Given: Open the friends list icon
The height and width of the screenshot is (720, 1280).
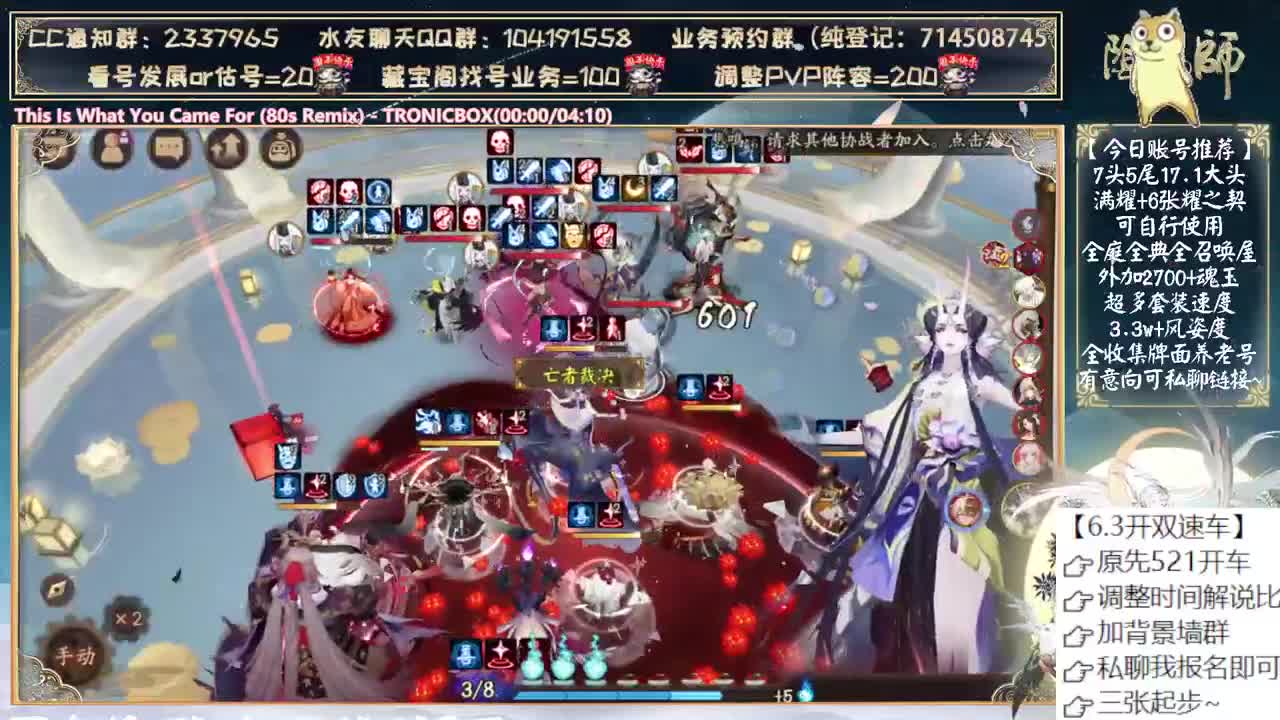Looking at the screenshot, I should tap(111, 148).
